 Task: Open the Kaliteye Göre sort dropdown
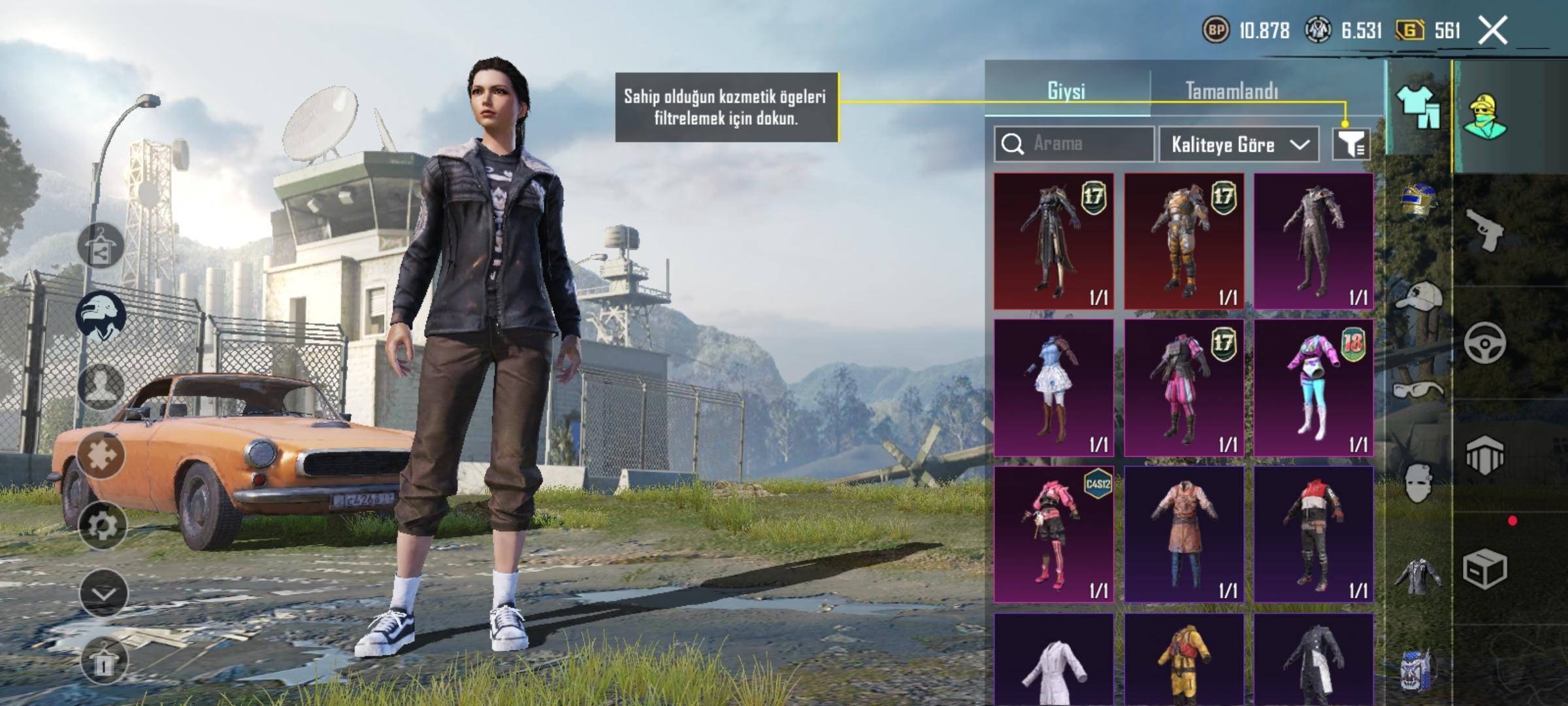tap(1239, 144)
